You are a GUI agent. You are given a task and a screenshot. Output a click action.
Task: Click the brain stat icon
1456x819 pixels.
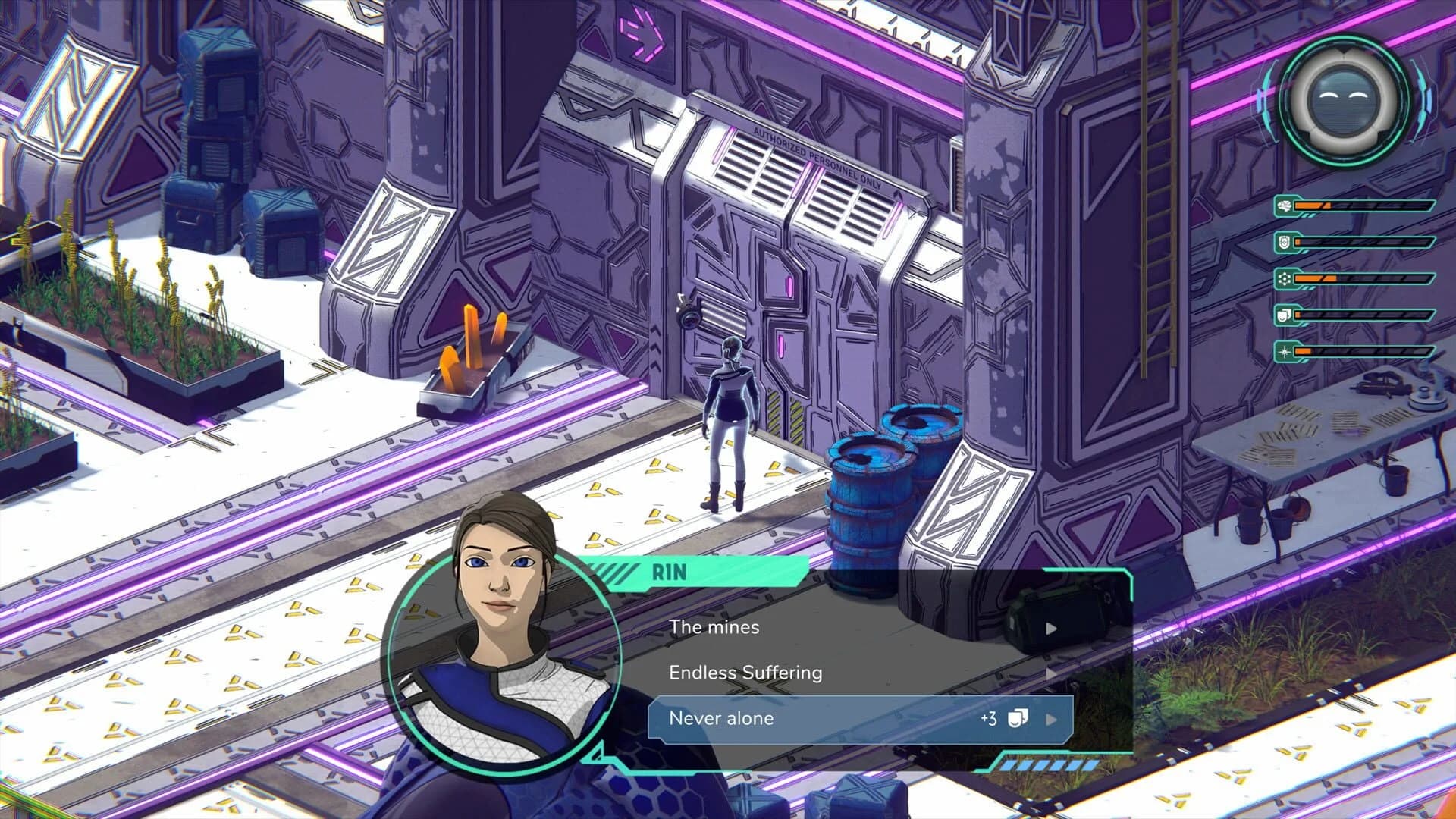tap(1285, 206)
